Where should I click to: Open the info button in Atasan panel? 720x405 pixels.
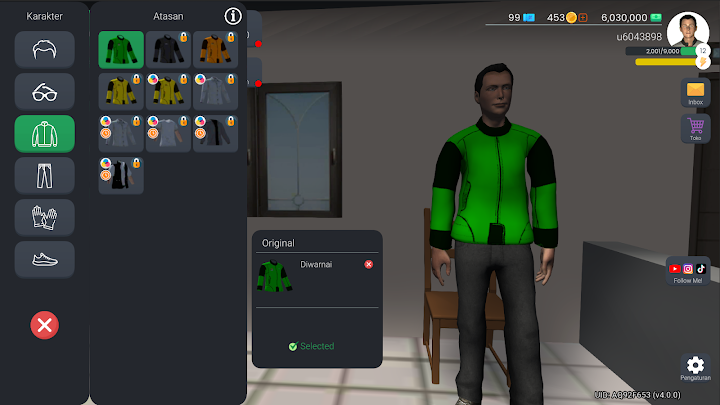tap(233, 16)
